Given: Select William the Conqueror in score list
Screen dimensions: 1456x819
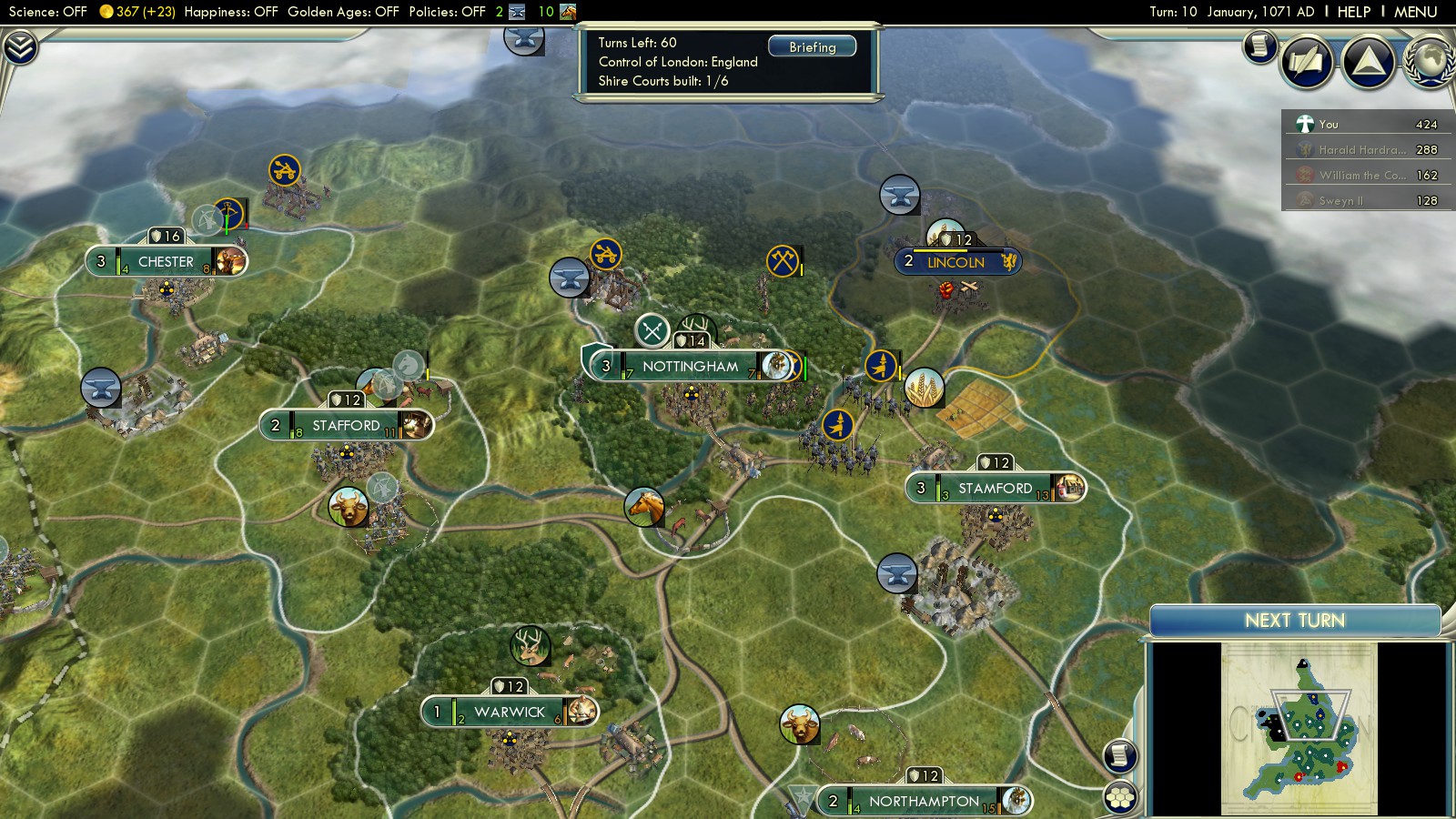Looking at the screenshot, I should (x=1360, y=175).
